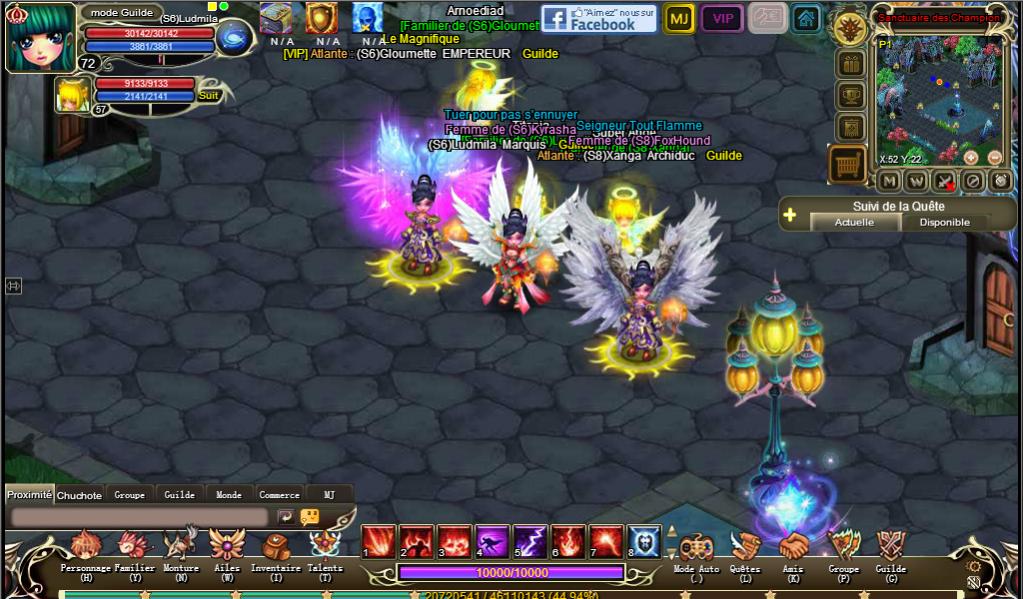Zoom in the minimap with plus button
Viewport: 1023px width, 599px height.
click(x=970, y=157)
